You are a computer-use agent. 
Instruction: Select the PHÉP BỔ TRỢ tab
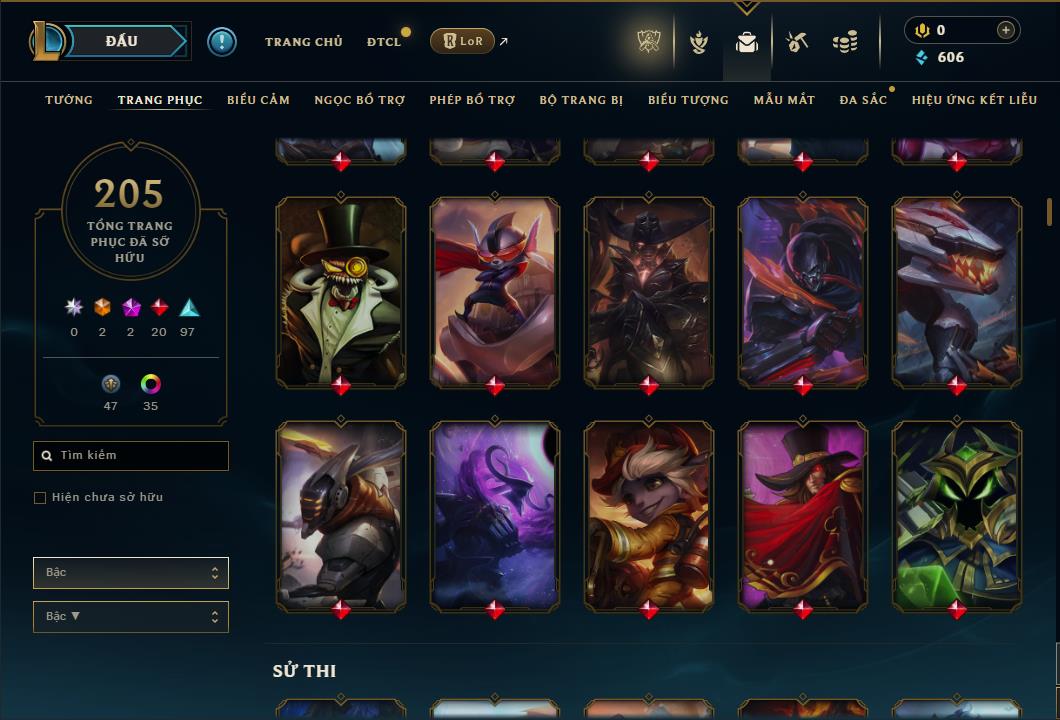point(472,100)
